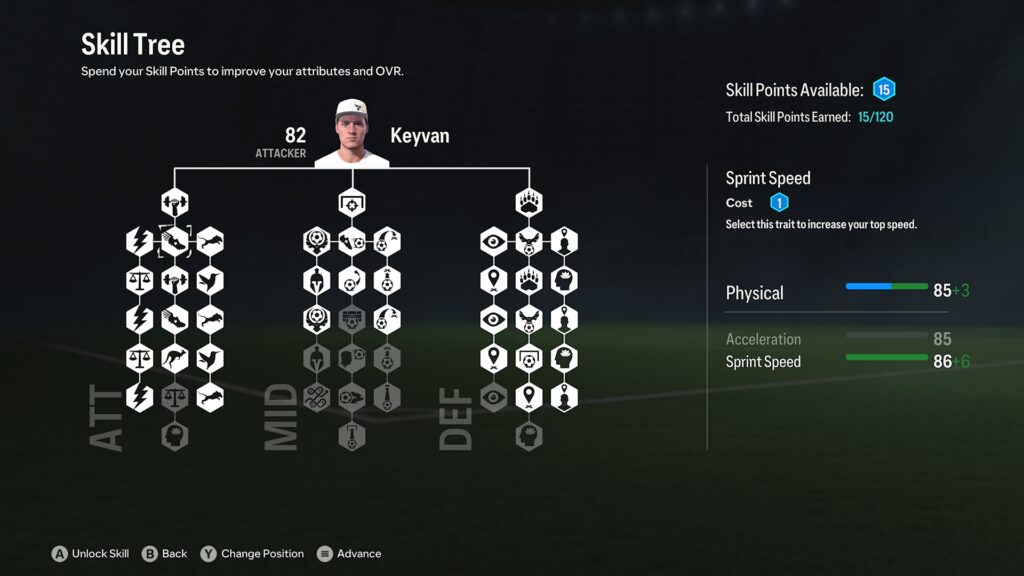Select the head-and-ball heading skill node
The height and width of the screenshot is (576, 1024).
pos(351,358)
